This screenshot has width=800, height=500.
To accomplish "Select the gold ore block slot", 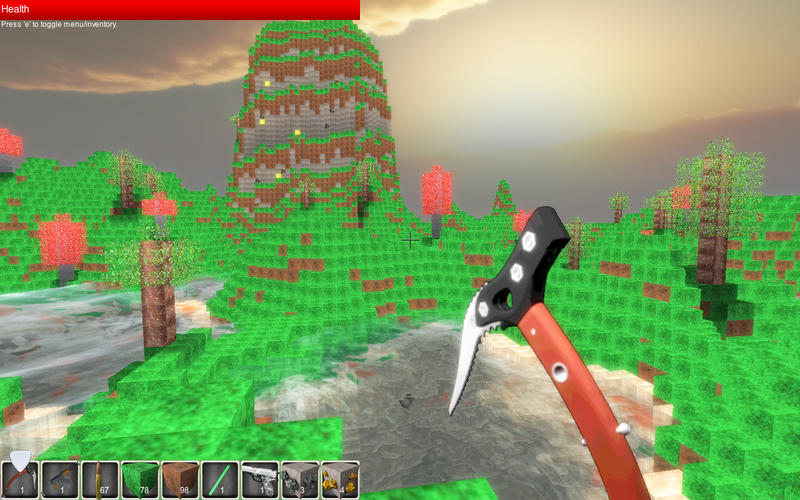I will [340, 479].
